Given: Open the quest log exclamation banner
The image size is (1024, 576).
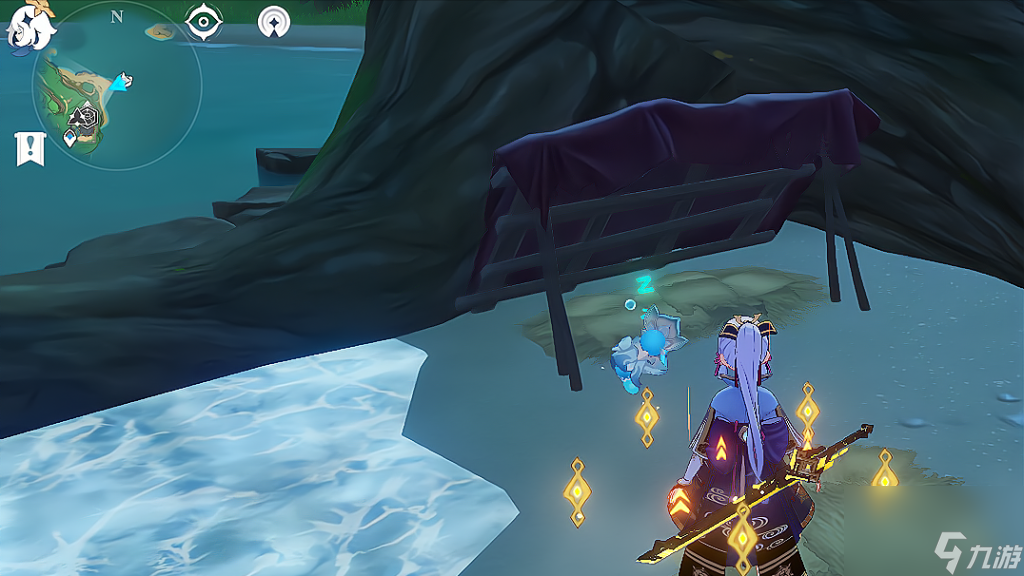Looking at the screenshot, I should coord(30,148).
